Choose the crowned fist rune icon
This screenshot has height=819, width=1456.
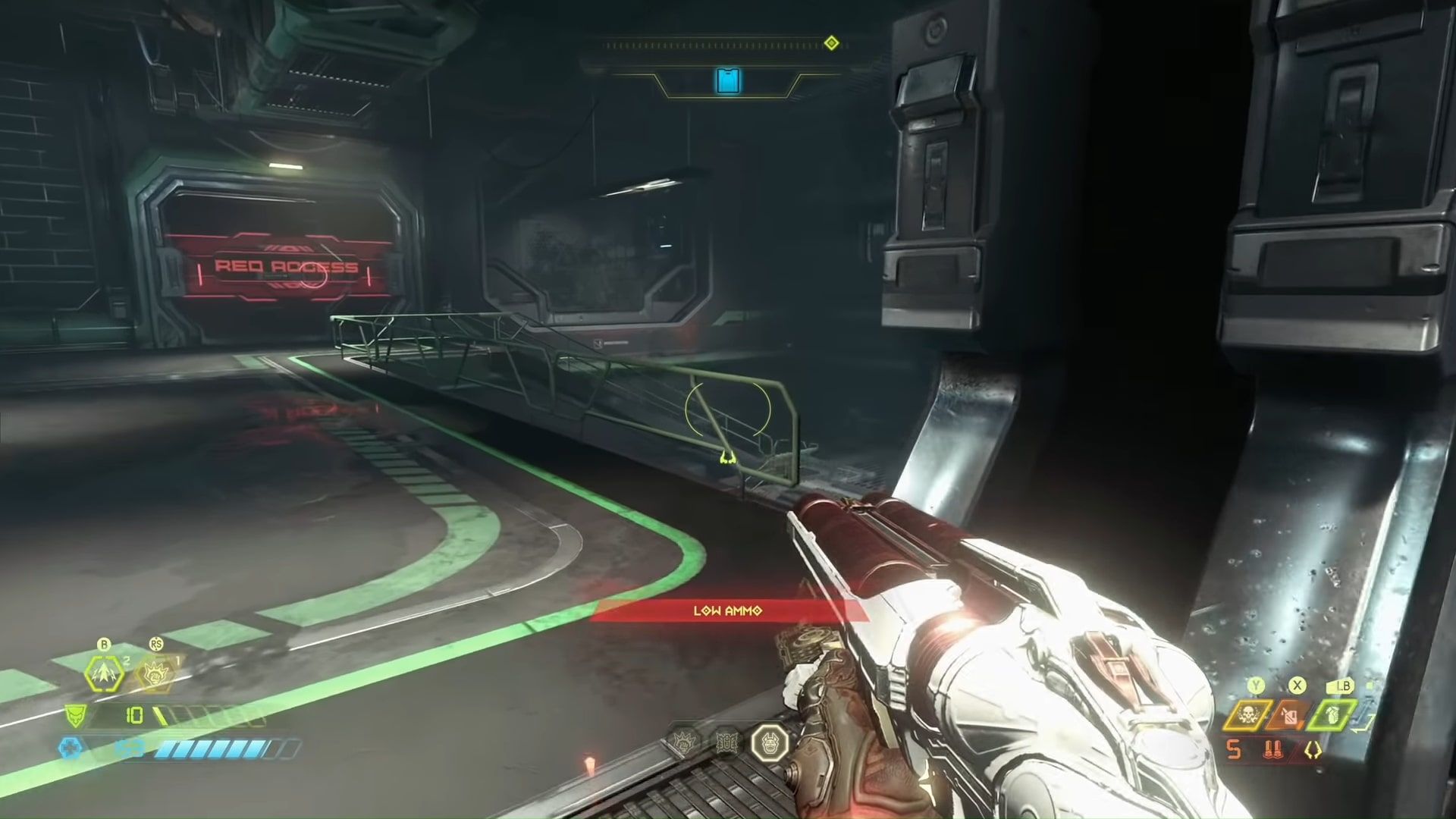pos(686,742)
